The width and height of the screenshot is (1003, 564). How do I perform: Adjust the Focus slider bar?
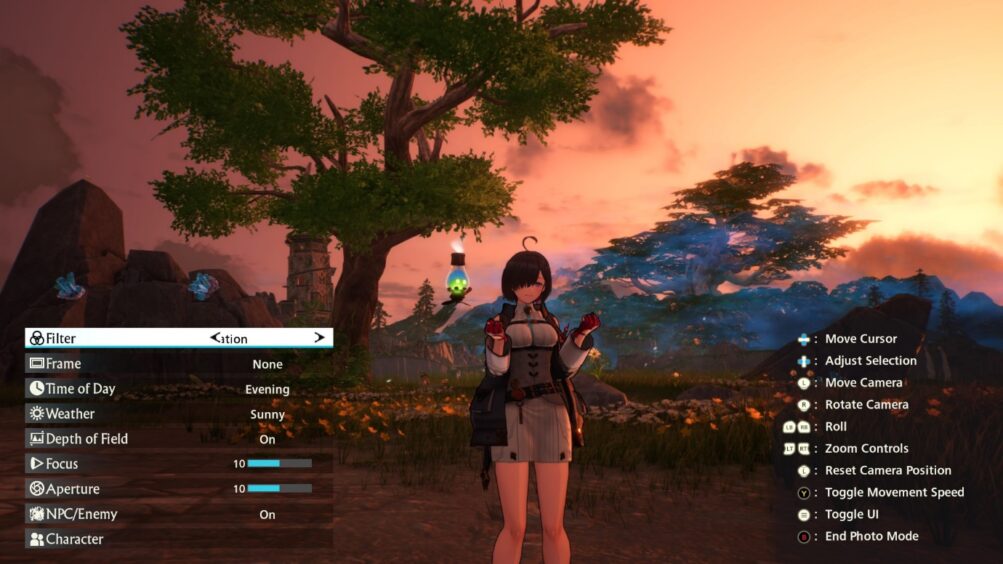[279, 464]
